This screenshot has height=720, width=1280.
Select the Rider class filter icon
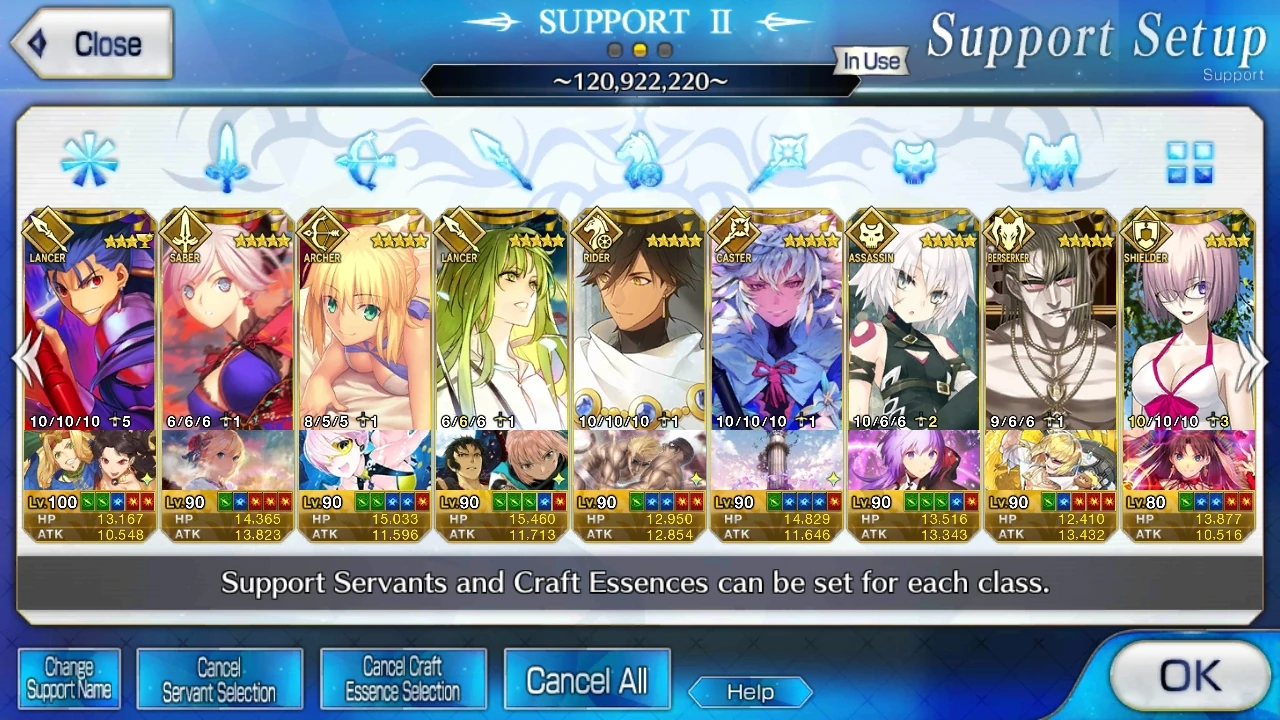point(640,160)
